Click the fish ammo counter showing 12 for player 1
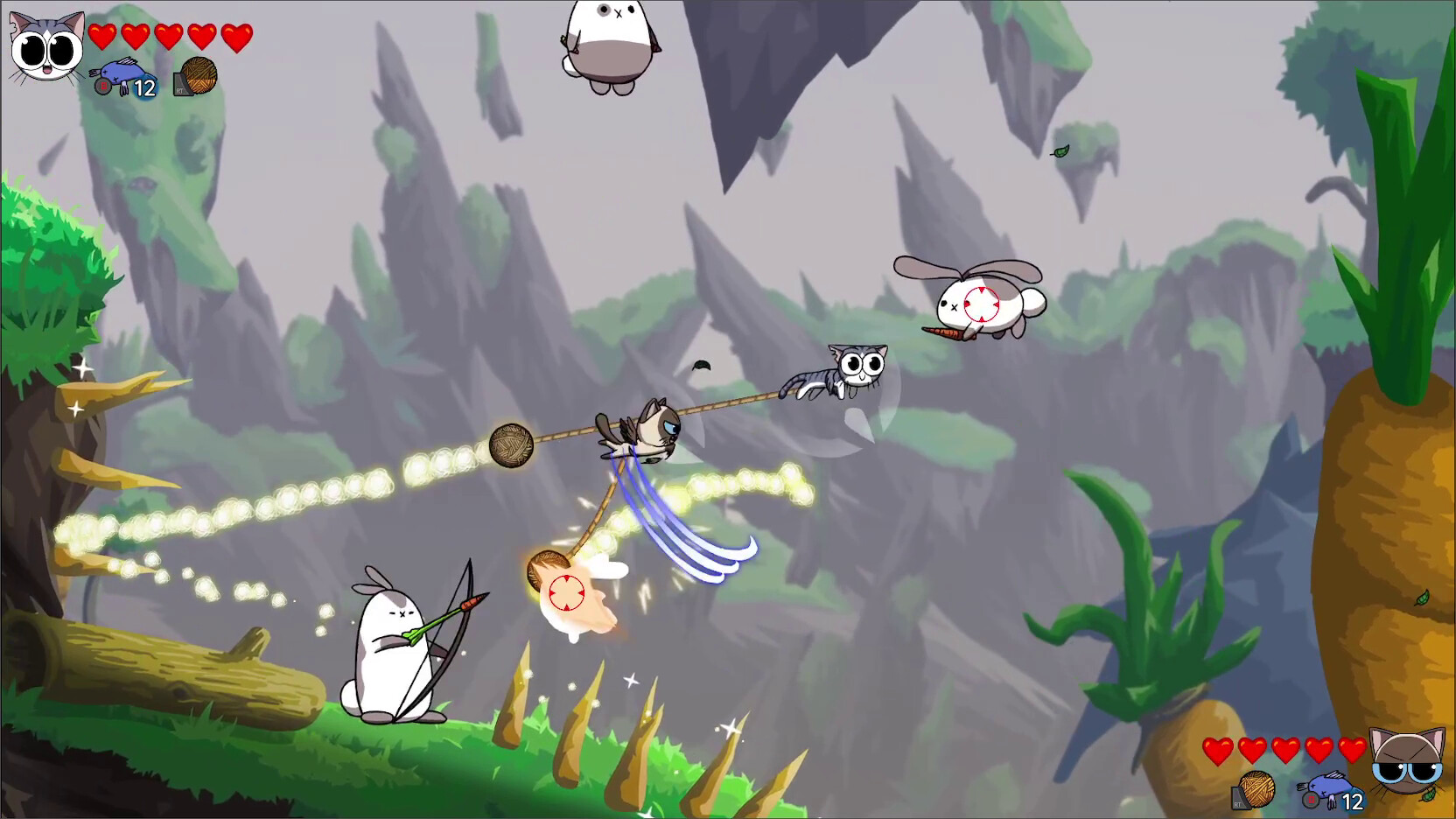The image size is (1456, 819). pos(144,87)
